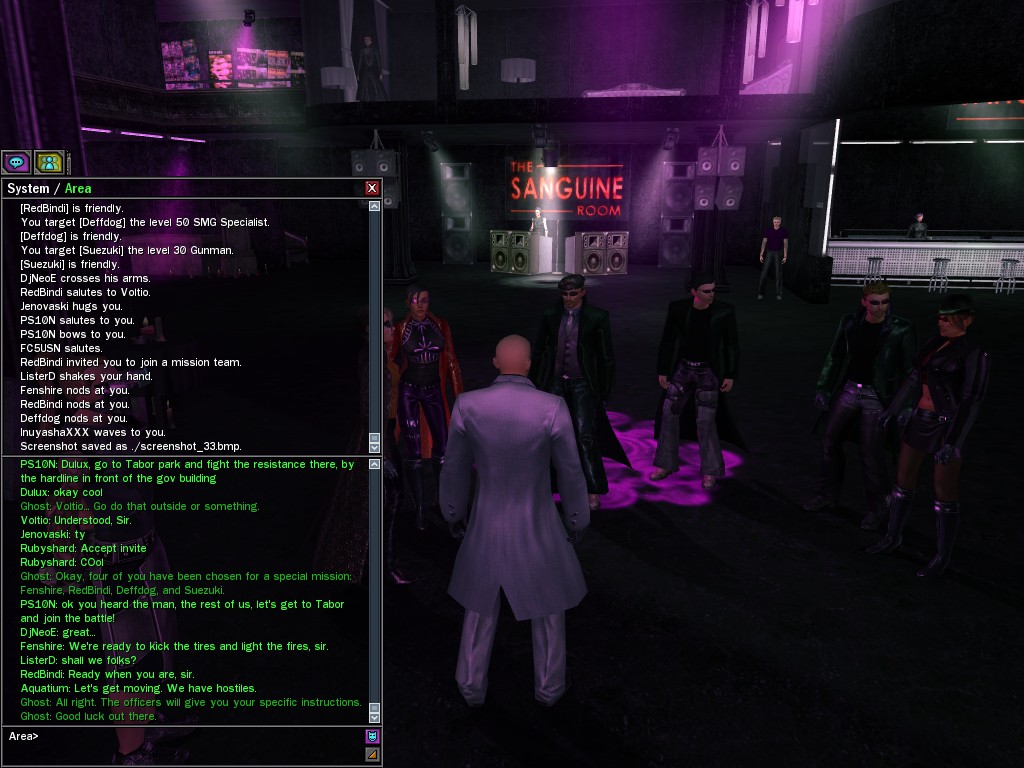
Task: Select the System tab in chat title
Action: point(28,188)
